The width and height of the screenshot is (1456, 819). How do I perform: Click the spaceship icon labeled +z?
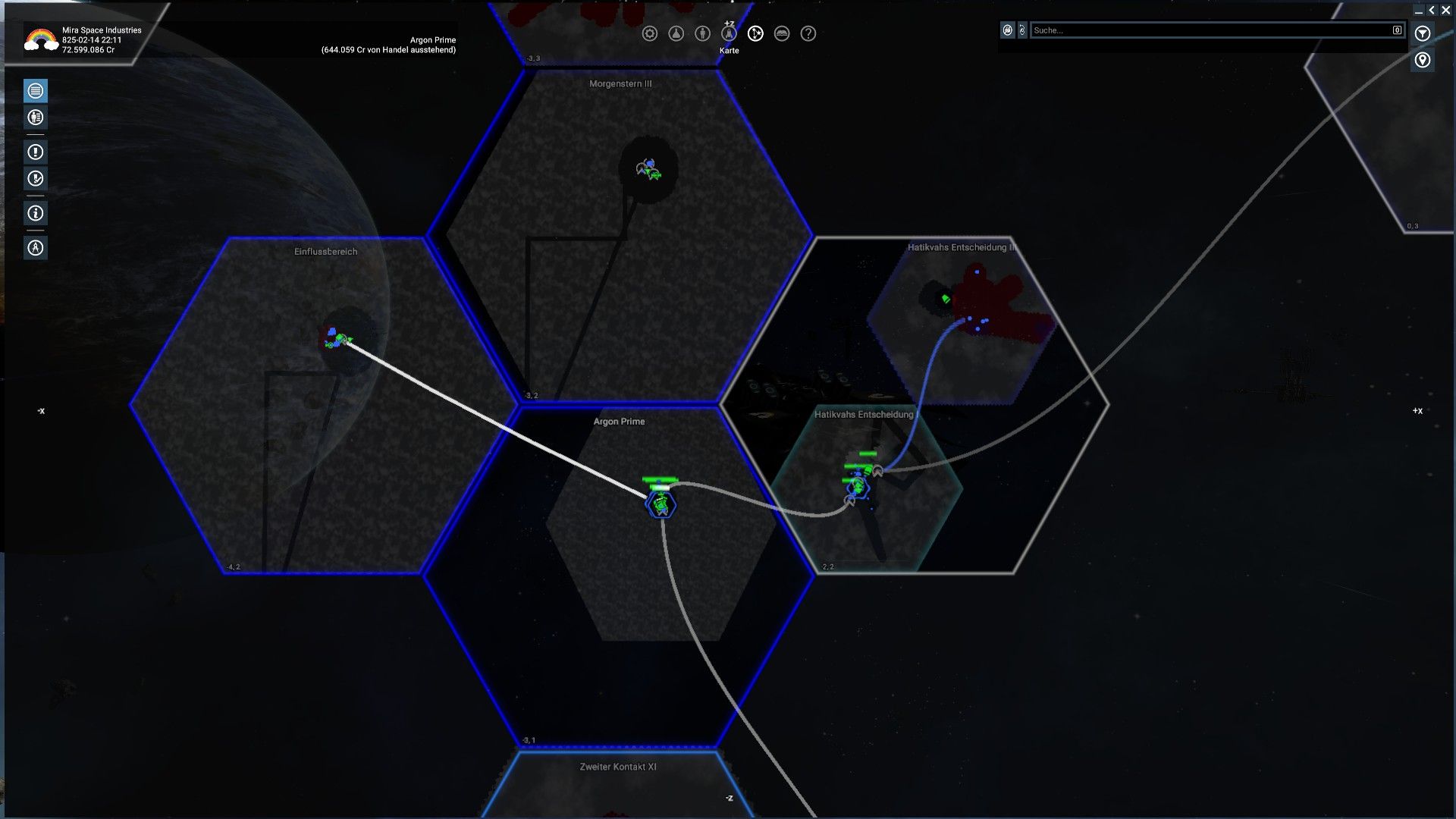[729, 34]
